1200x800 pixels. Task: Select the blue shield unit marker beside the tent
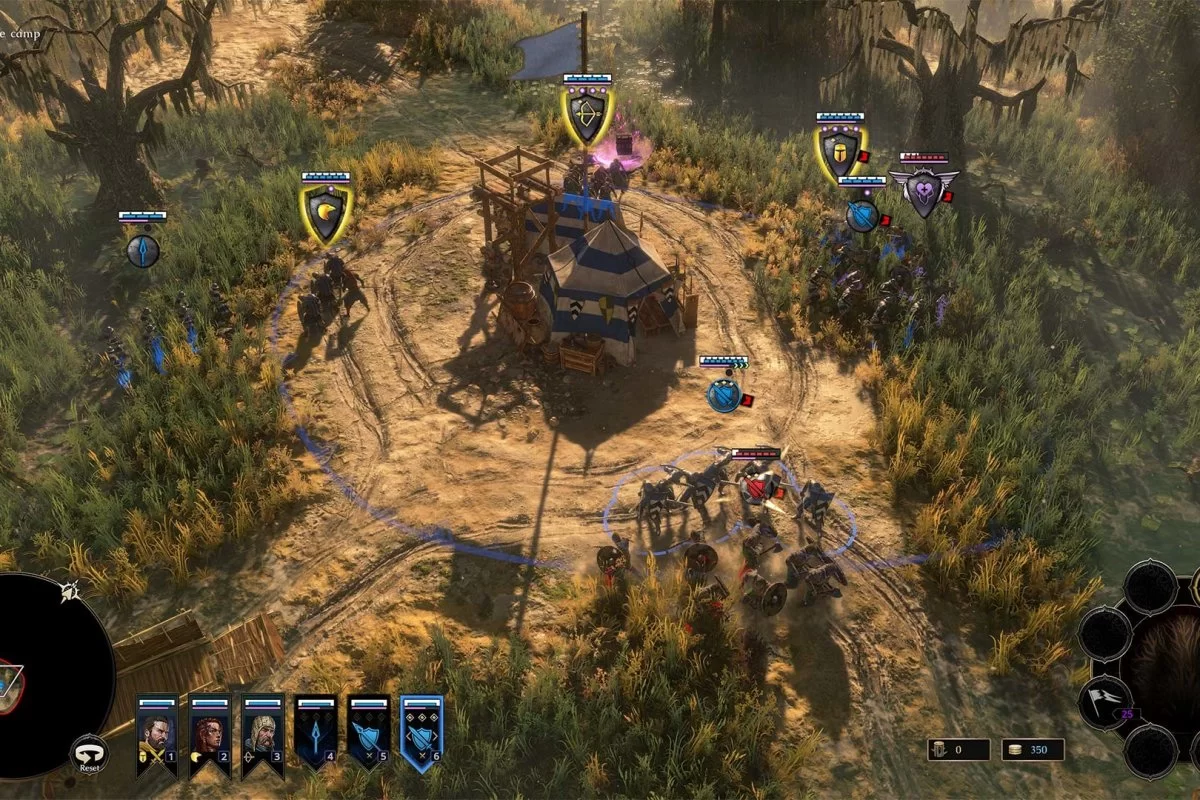(x=722, y=395)
